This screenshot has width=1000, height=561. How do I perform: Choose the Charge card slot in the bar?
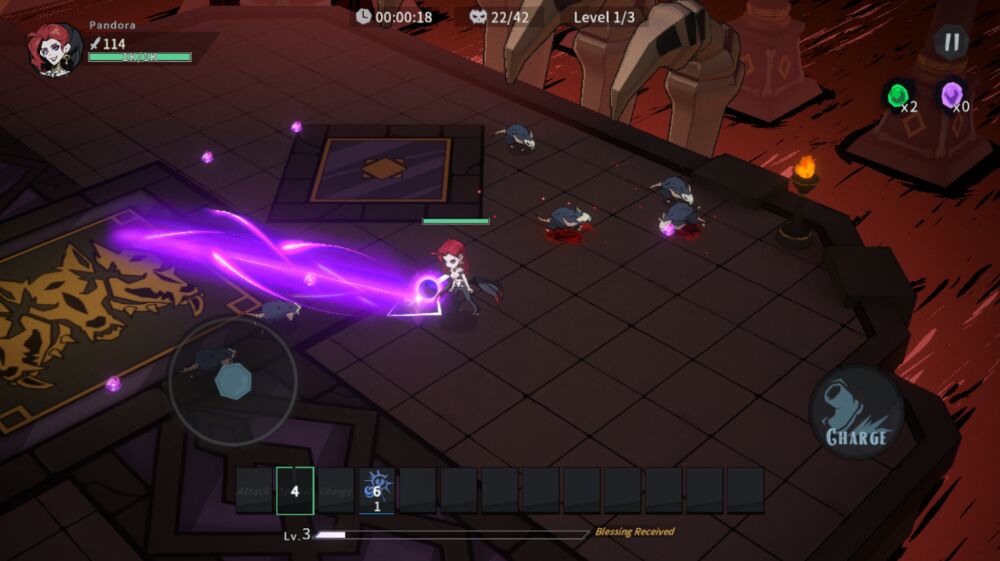point(336,491)
